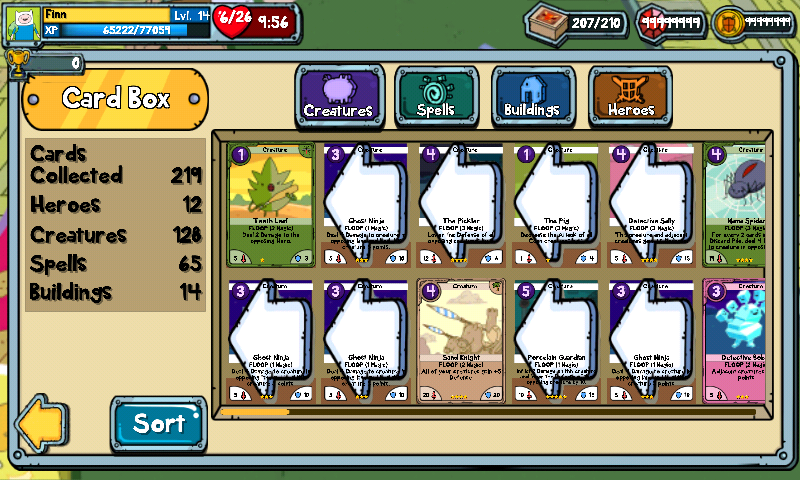Open the Spells card category
800x480 pixels.
pos(436,97)
